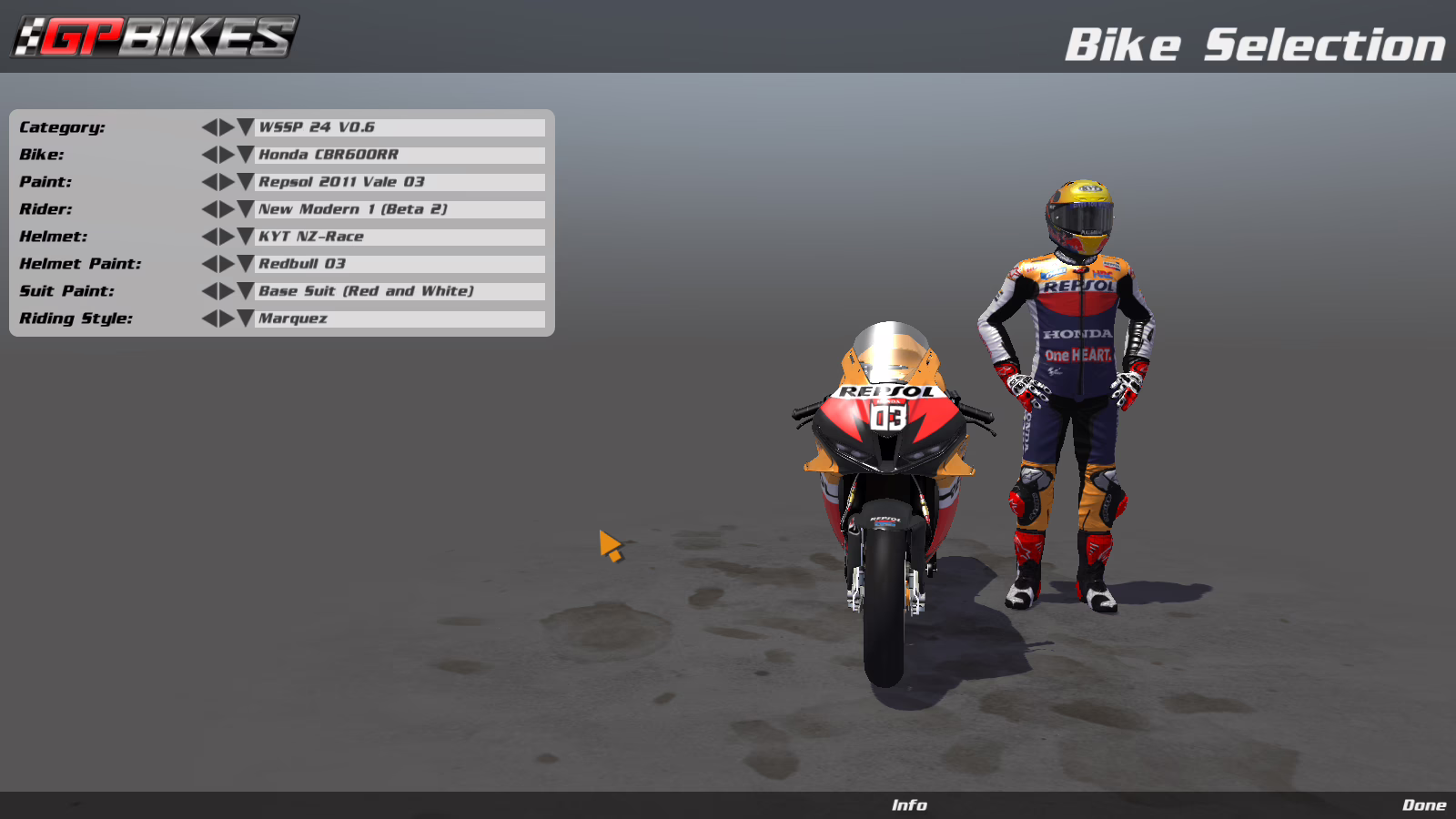The width and height of the screenshot is (1456, 819).
Task: Click the Marquez riding style field
Action: [399, 318]
